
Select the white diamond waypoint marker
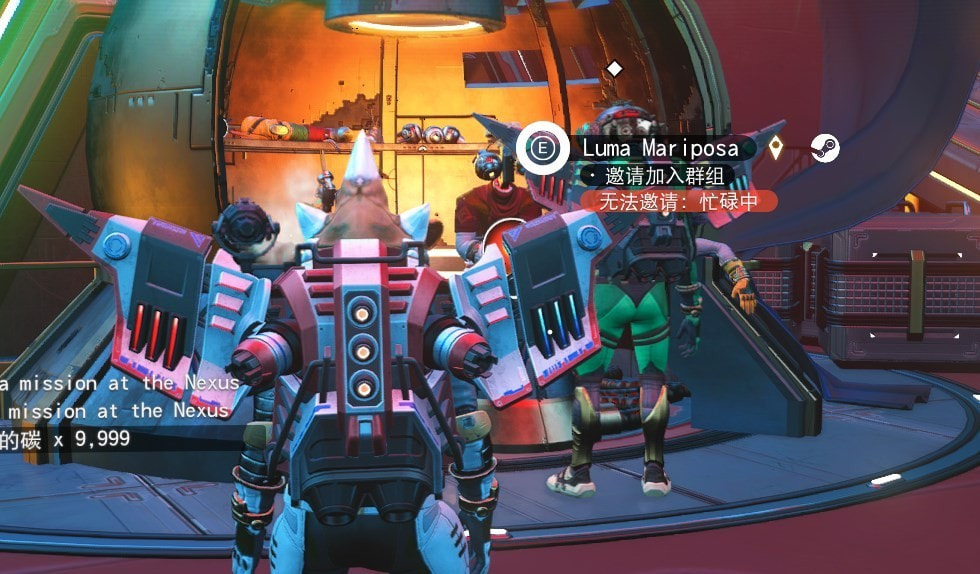pos(615,68)
